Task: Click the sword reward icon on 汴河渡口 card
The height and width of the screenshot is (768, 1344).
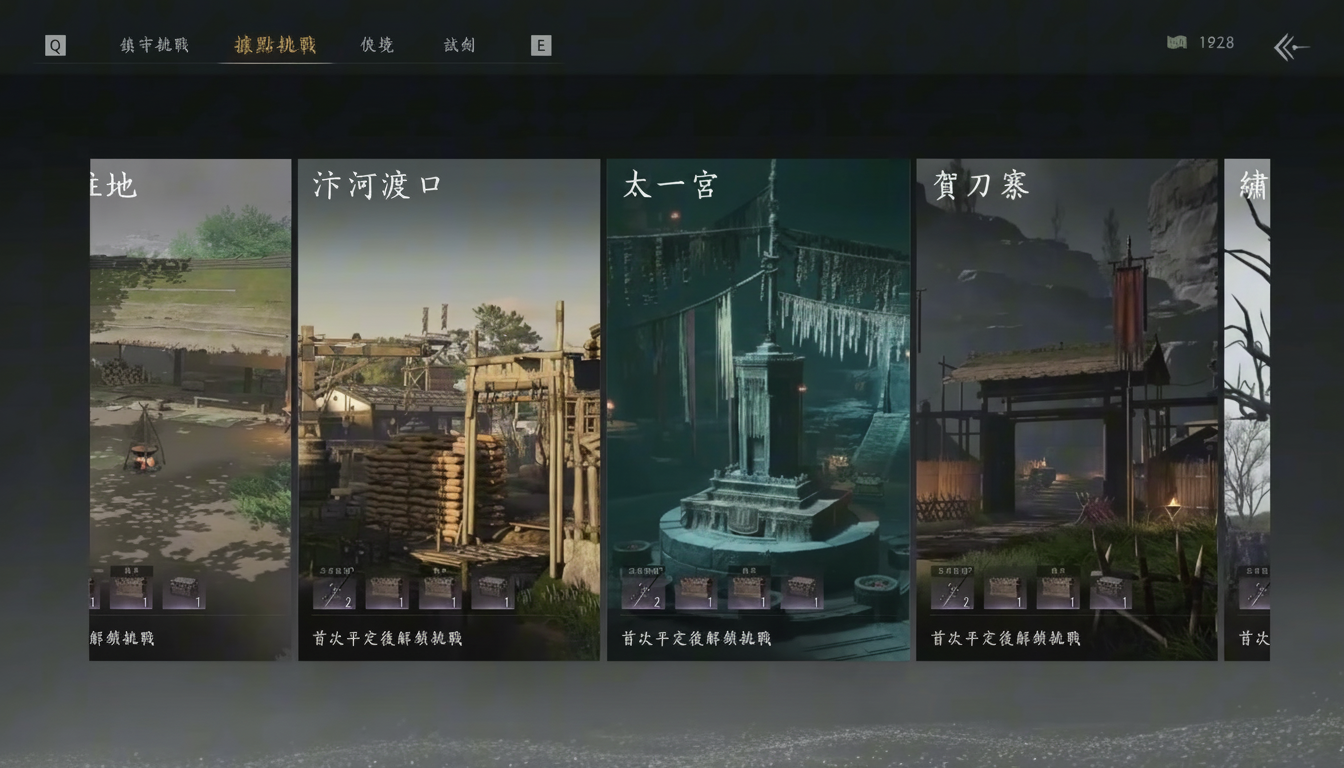Action: pos(333,591)
